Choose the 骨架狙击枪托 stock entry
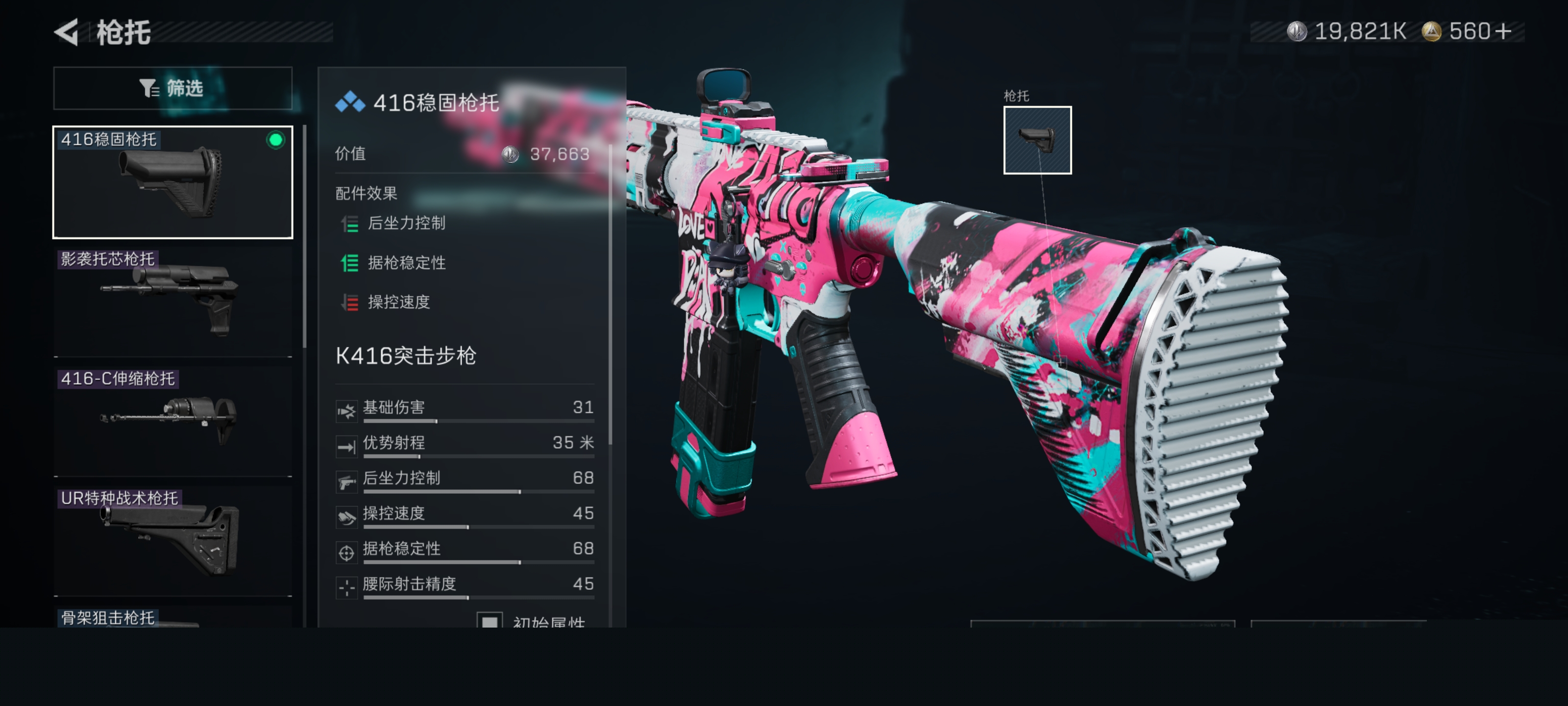Image resolution: width=1568 pixels, height=706 pixels. coord(173,618)
